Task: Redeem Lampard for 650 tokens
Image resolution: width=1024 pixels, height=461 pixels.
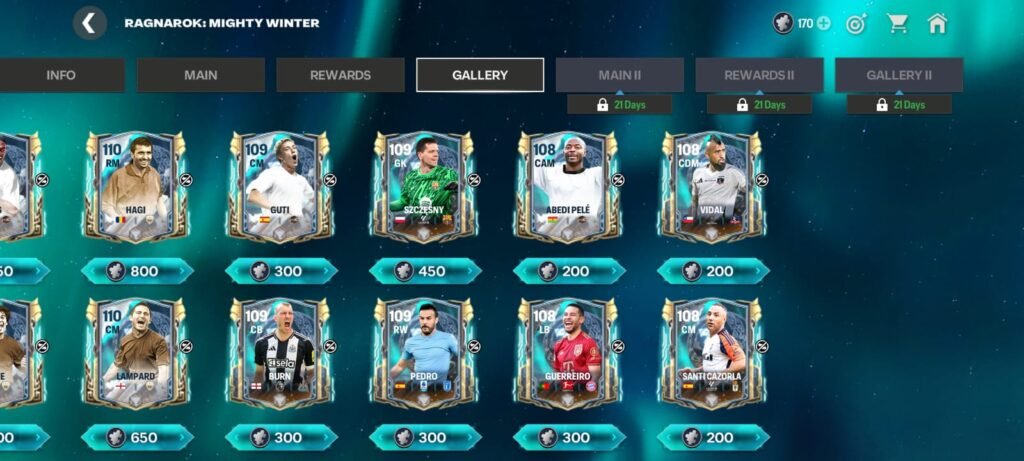Action: pyautogui.click(x=136, y=437)
